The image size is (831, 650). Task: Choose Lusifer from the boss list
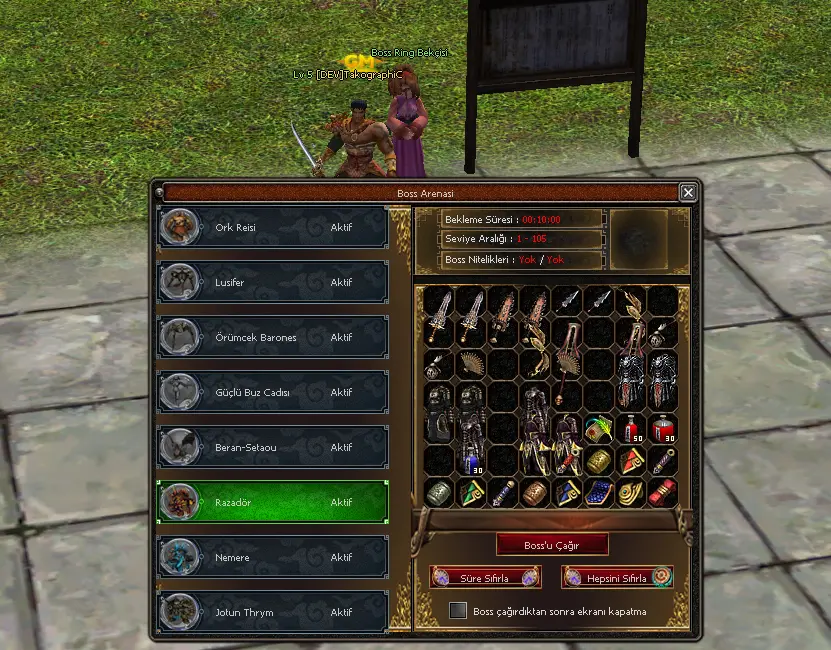[x=272, y=283]
